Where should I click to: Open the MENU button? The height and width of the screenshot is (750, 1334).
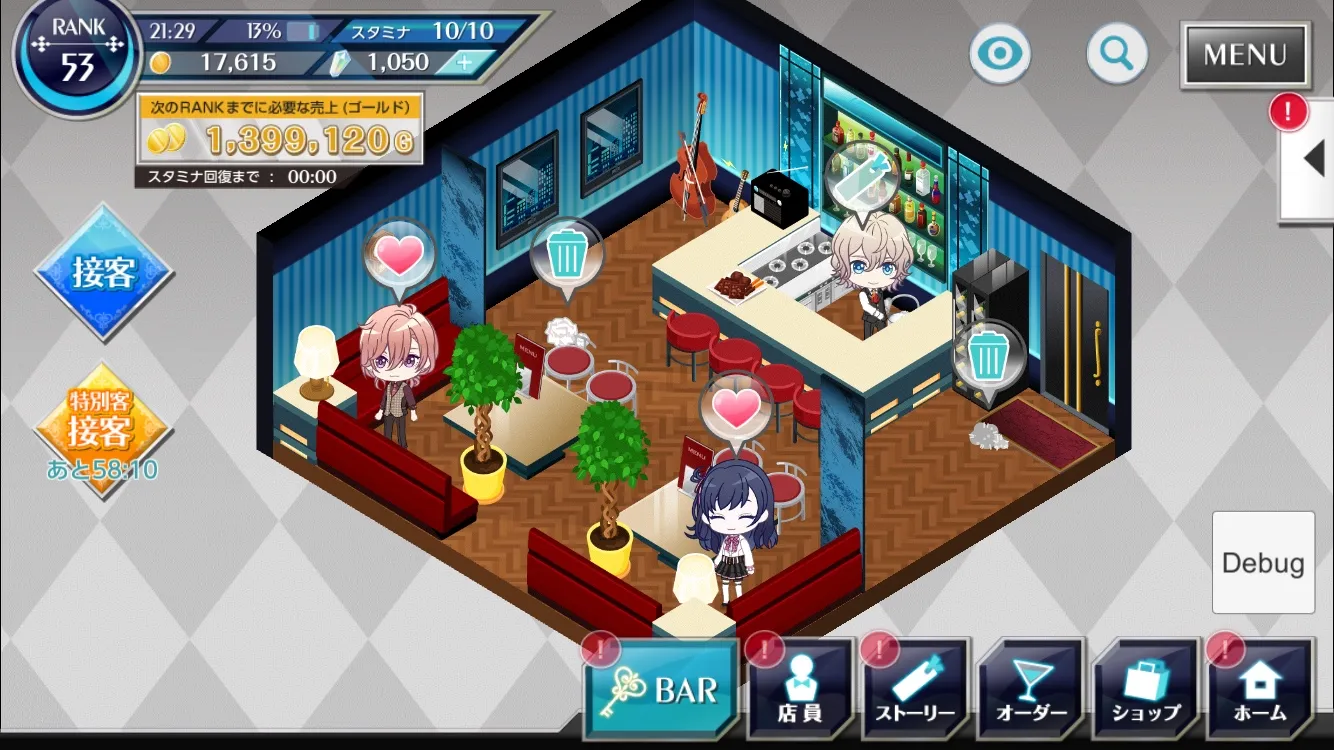[1245, 54]
